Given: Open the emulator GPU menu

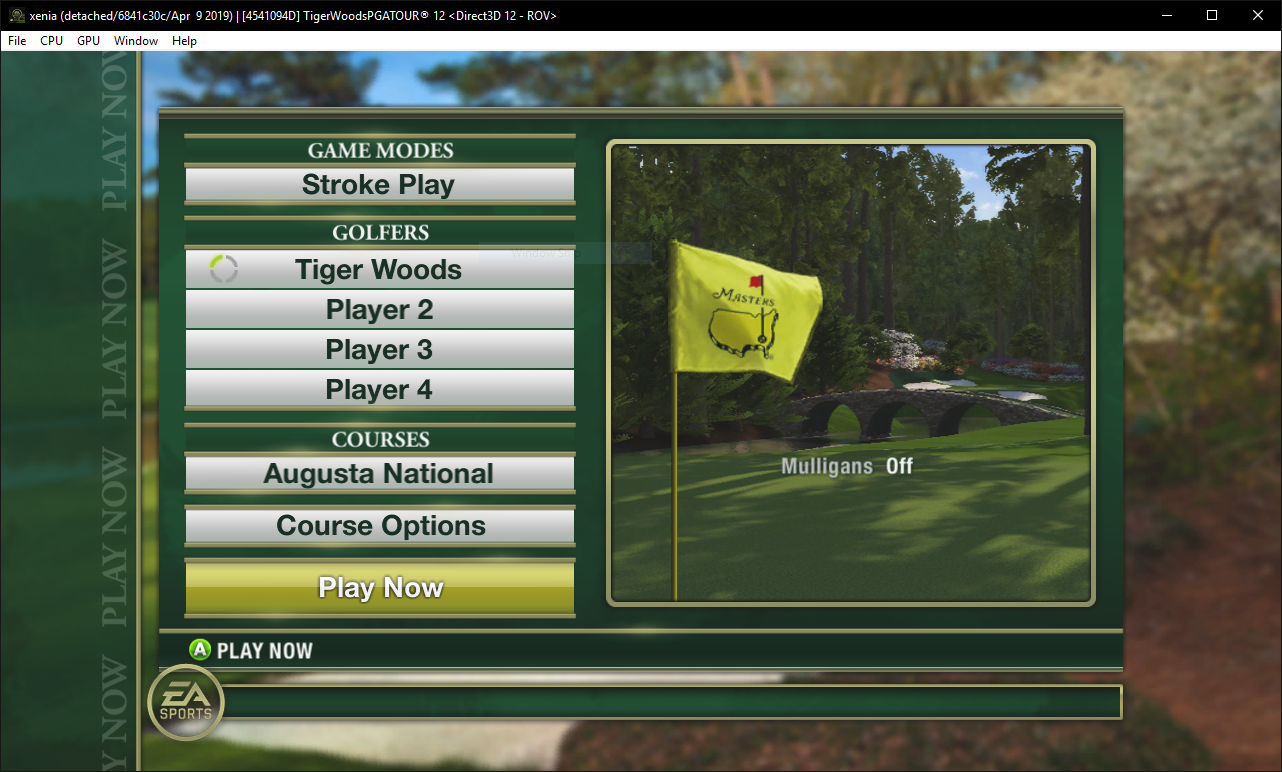Looking at the screenshot, I should (x=88, y=41).
